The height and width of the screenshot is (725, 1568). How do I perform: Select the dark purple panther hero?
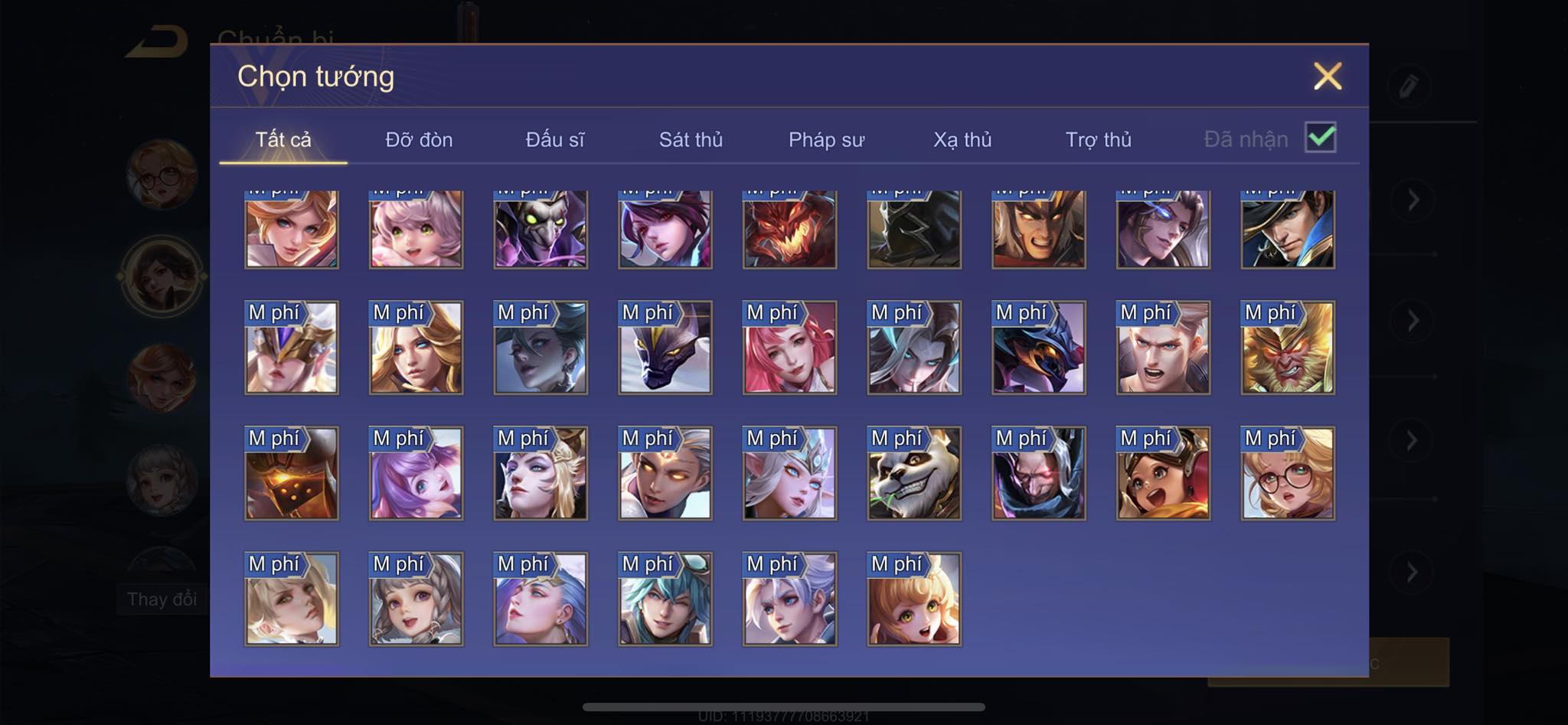(665, 348)
